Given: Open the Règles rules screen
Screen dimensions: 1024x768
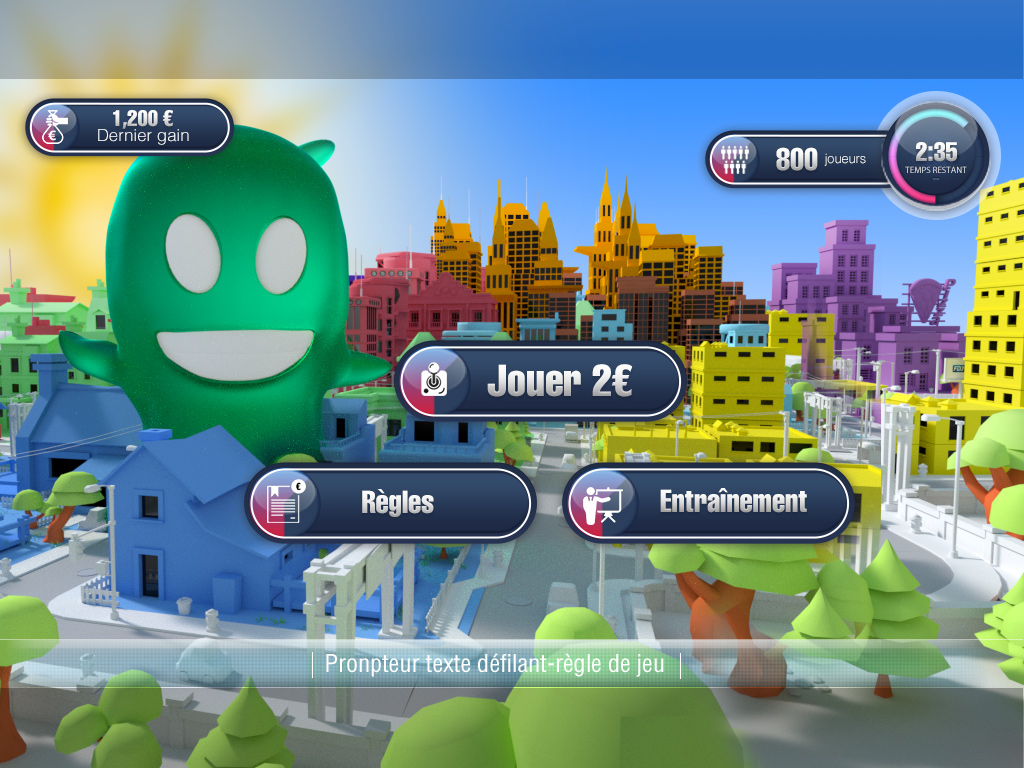Looking at the screenshot, I should pyautogui.click(x=391, y=502).
